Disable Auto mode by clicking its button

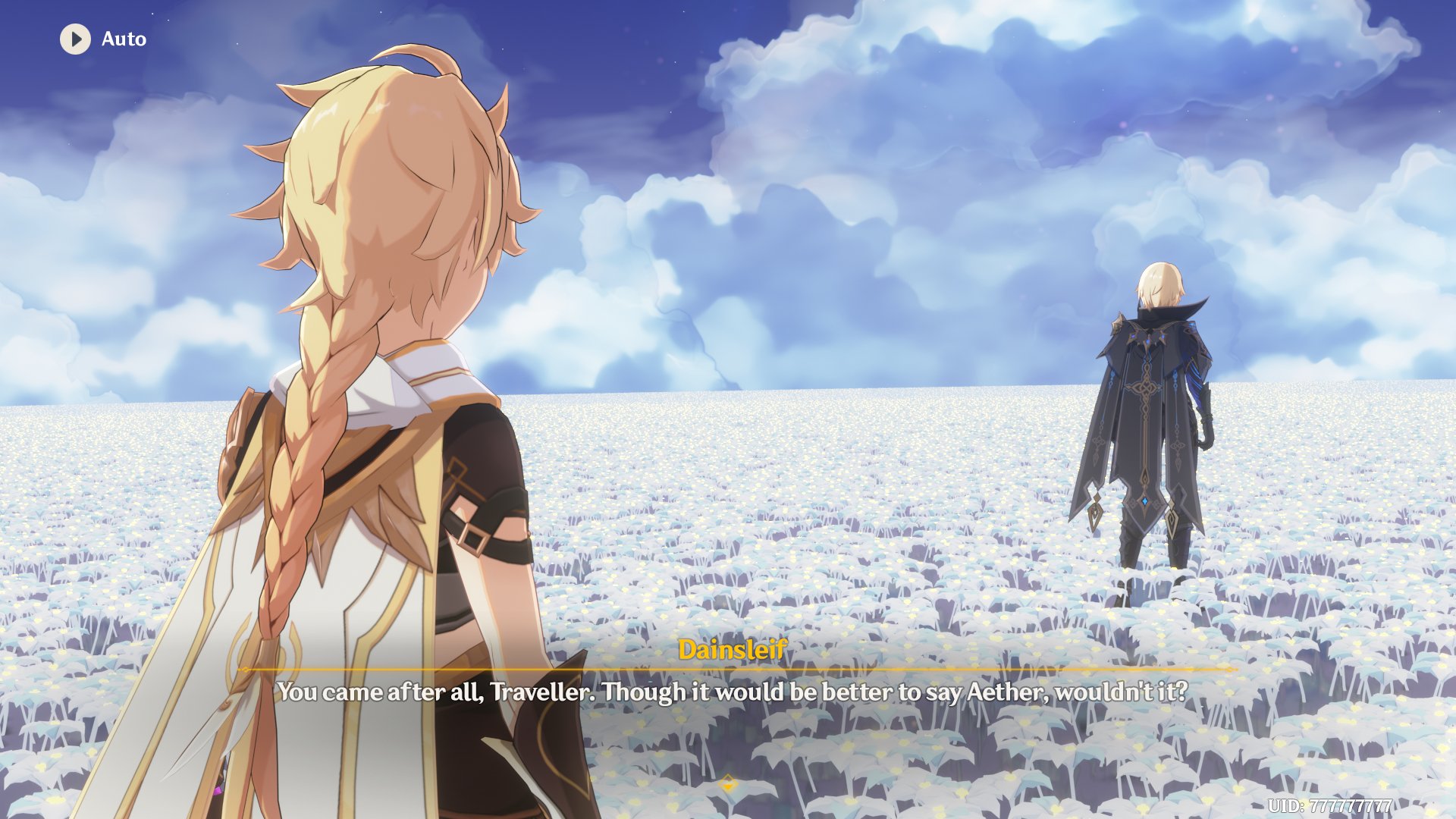click(x=99, y=39)
